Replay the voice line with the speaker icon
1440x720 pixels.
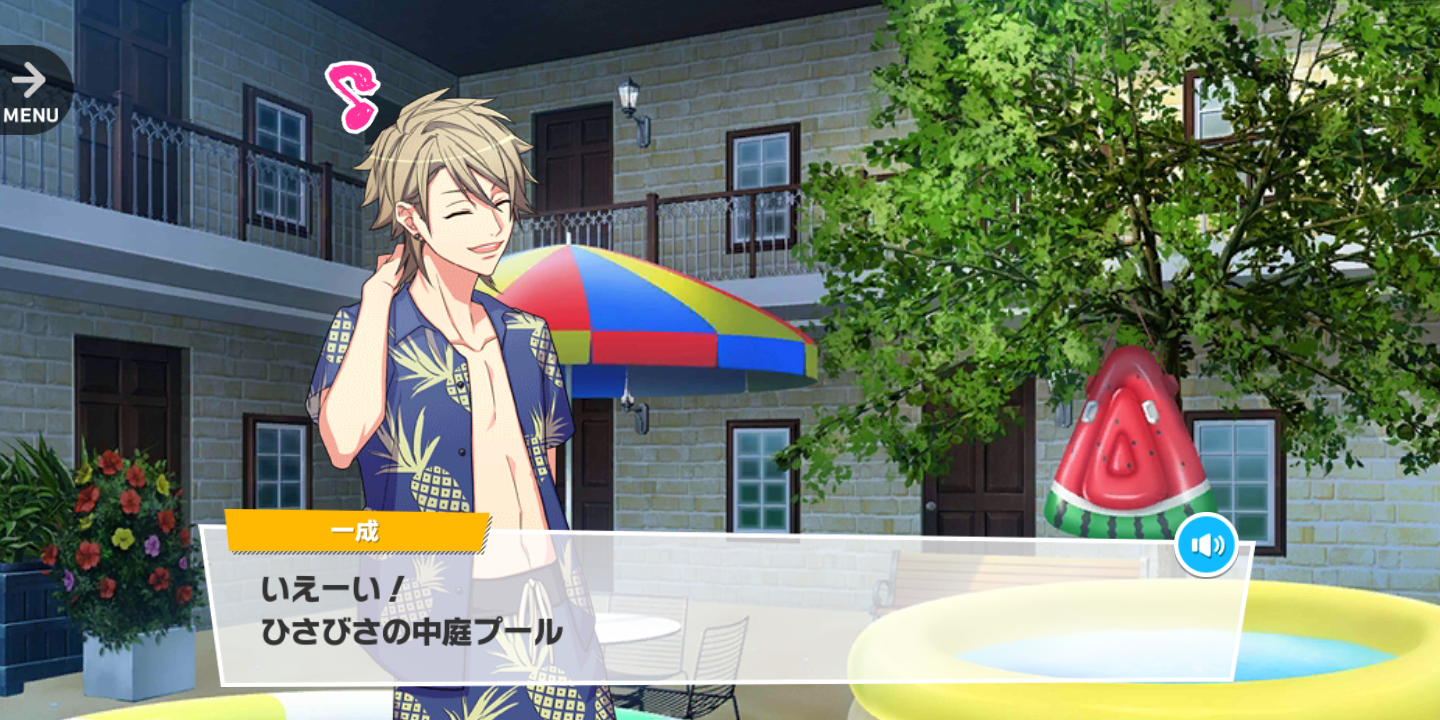click(x=1206, y=545)
